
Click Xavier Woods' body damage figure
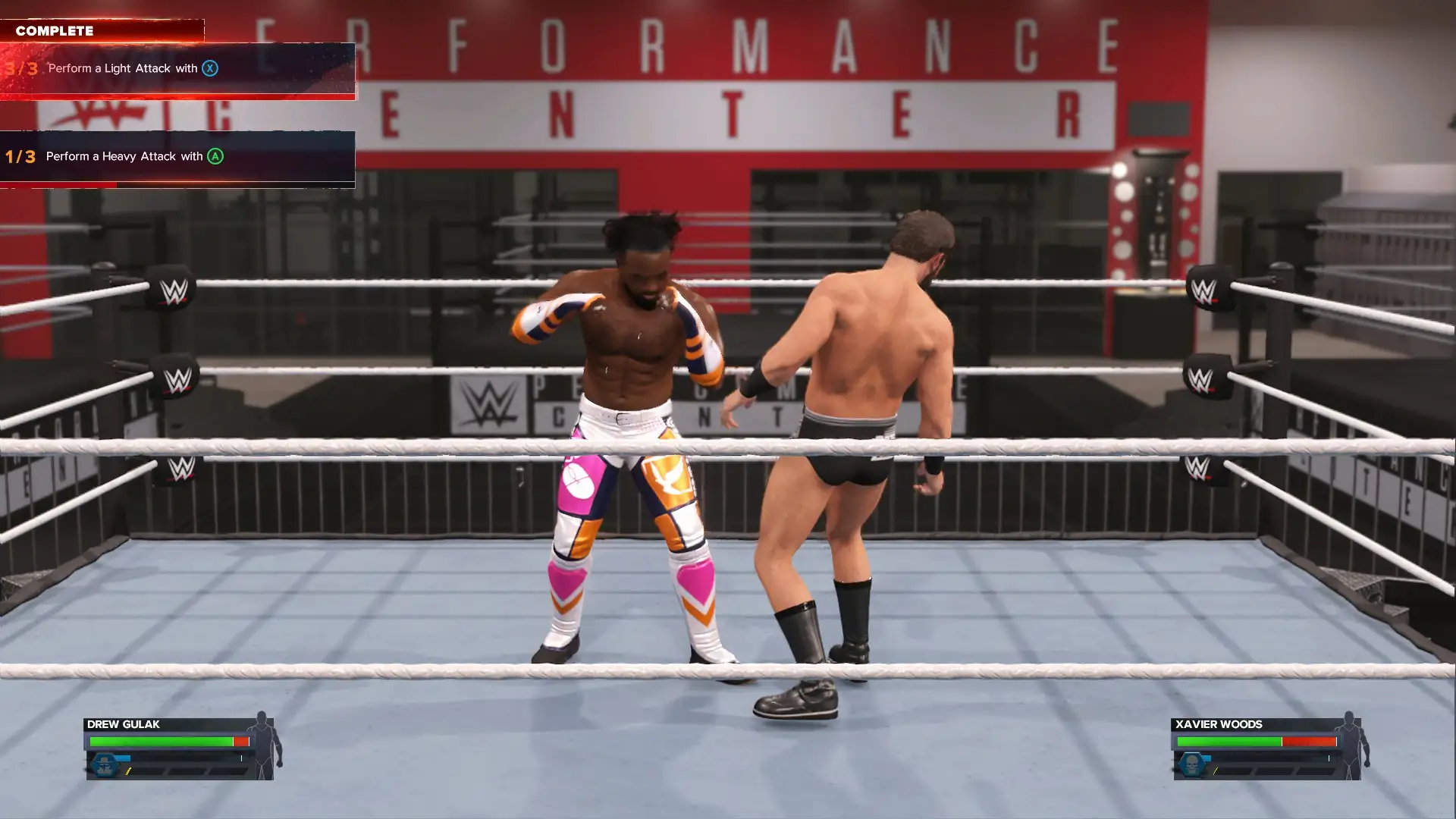pyautogui.click(x=1351, y=745)
